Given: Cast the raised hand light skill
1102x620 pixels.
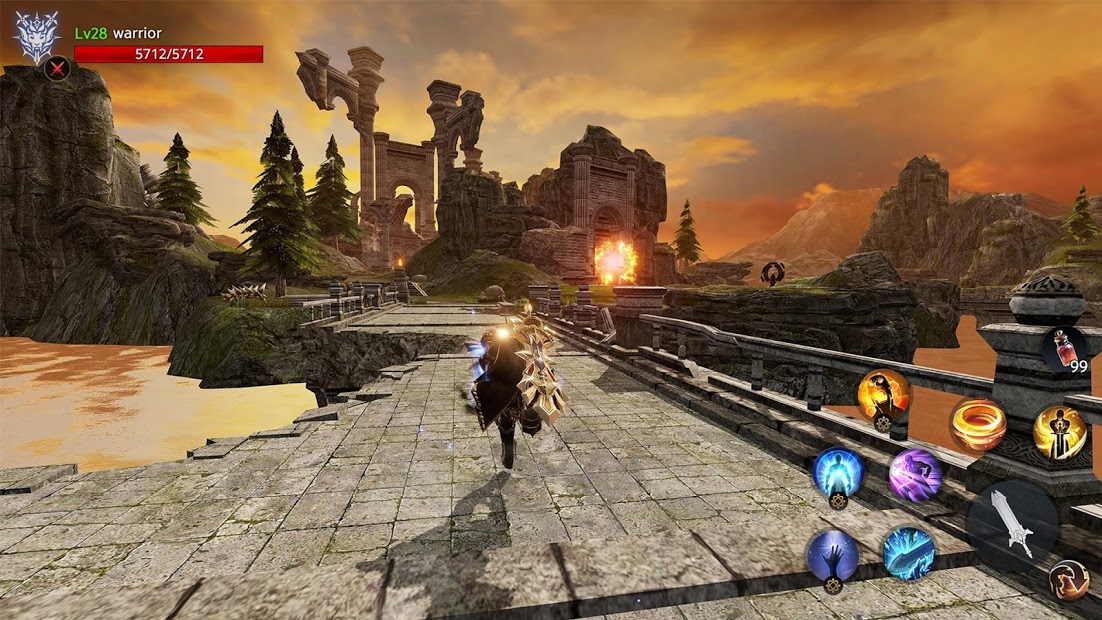Looking at the screenshot, I should (x=832, y=555).
